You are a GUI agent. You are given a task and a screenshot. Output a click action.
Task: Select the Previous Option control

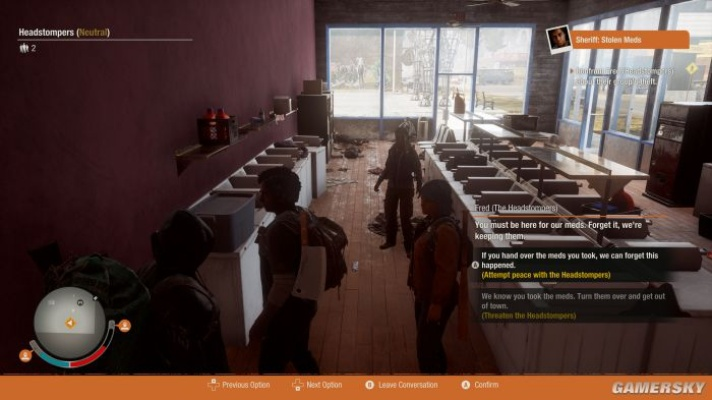click(239, 385)
